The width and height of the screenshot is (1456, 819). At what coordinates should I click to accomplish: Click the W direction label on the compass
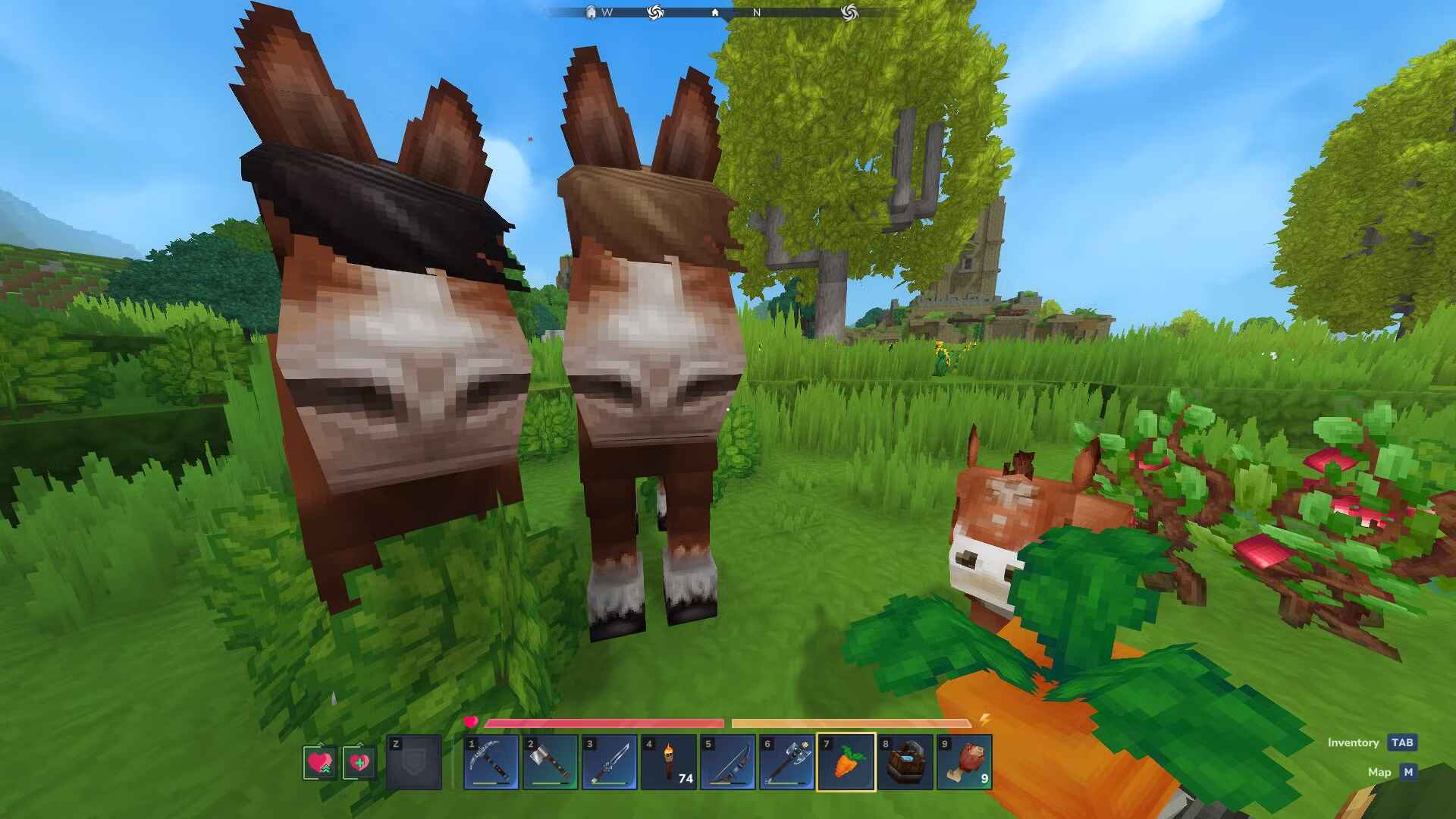click(607, 12)
